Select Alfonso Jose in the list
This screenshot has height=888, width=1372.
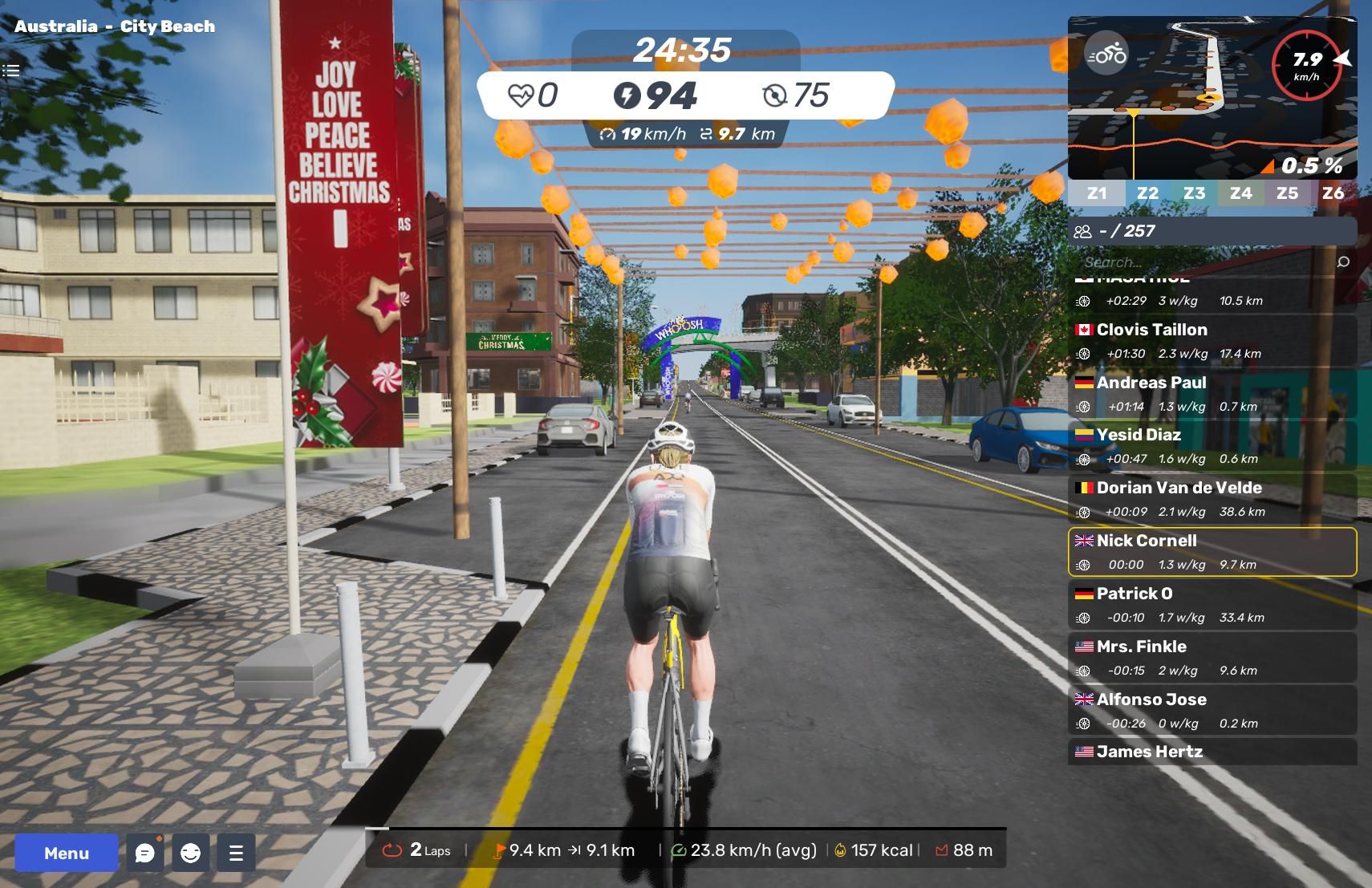1212,711
